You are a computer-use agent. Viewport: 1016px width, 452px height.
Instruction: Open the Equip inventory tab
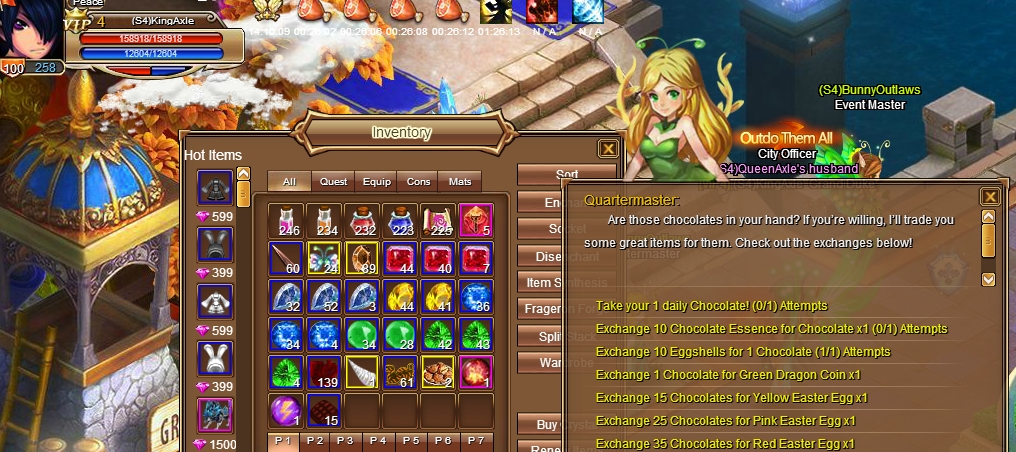pyautogui.click(x=376, y=182)
